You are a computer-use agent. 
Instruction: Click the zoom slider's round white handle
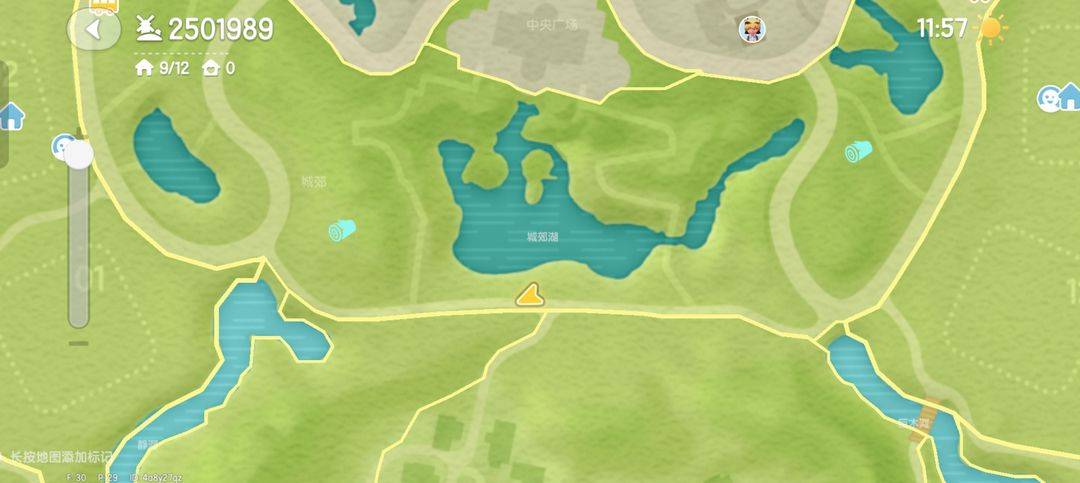pos(78,154)
